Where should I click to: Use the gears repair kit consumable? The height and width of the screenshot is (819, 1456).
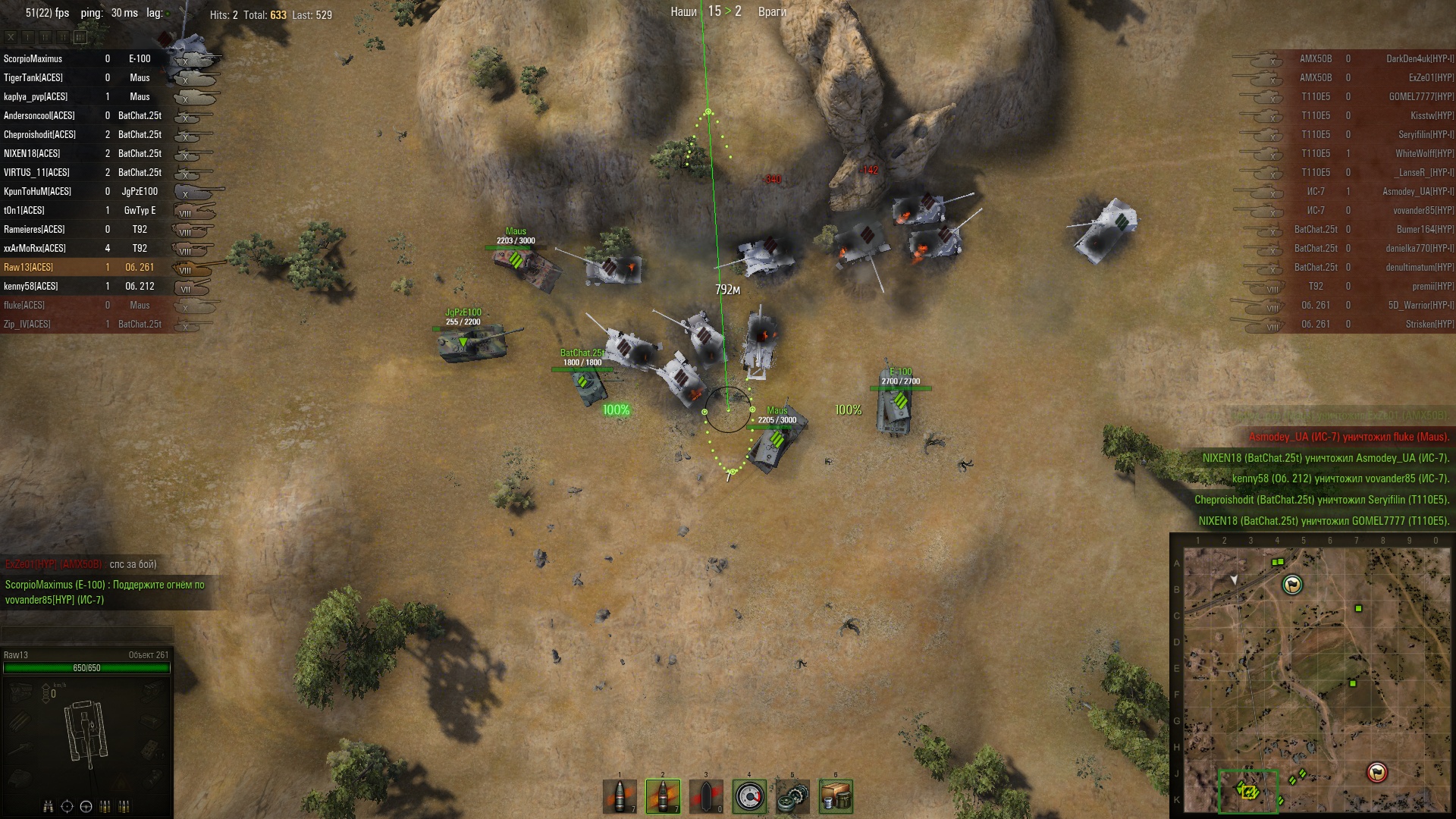pos(792,796)
